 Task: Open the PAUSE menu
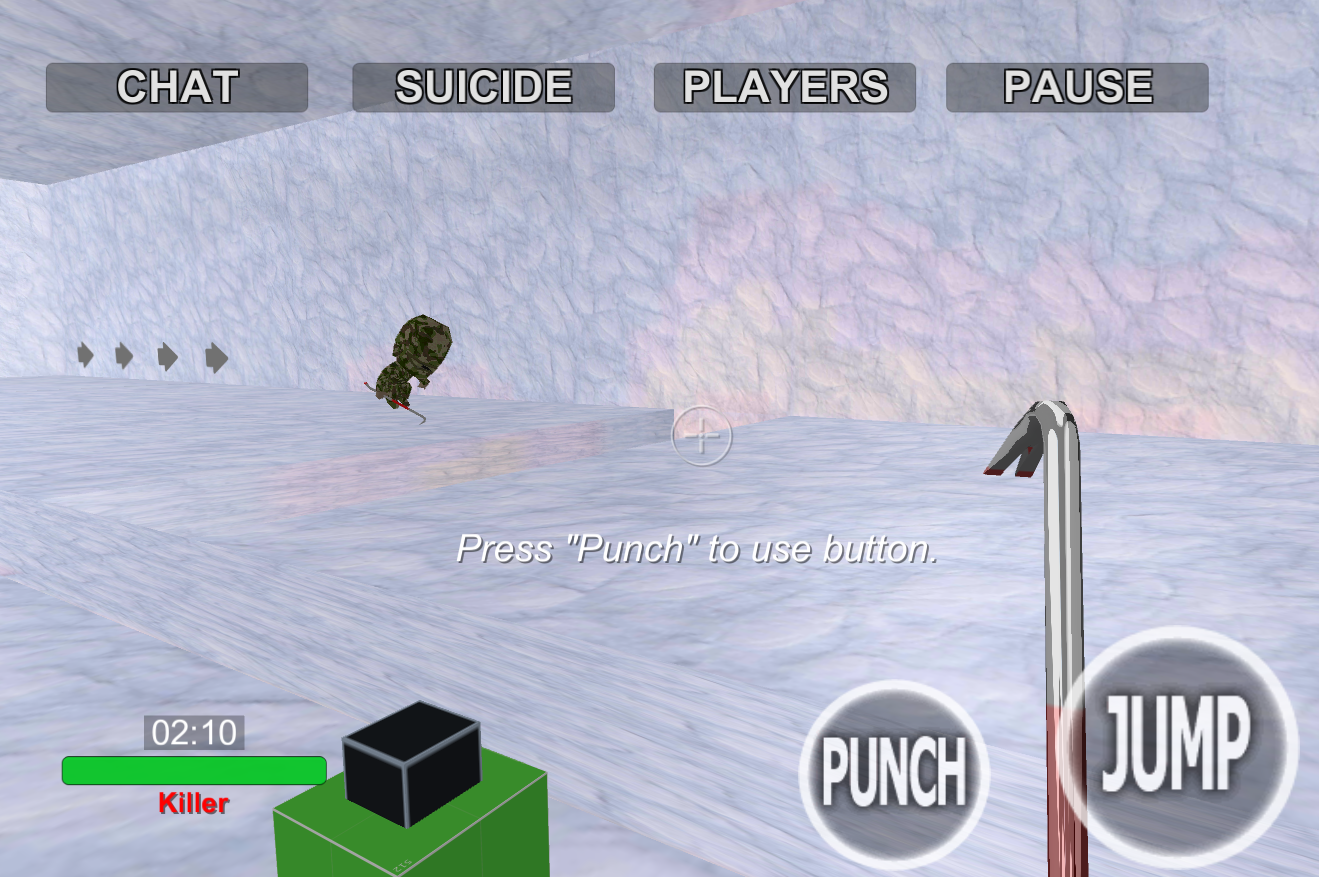[x=1077, y=87]
